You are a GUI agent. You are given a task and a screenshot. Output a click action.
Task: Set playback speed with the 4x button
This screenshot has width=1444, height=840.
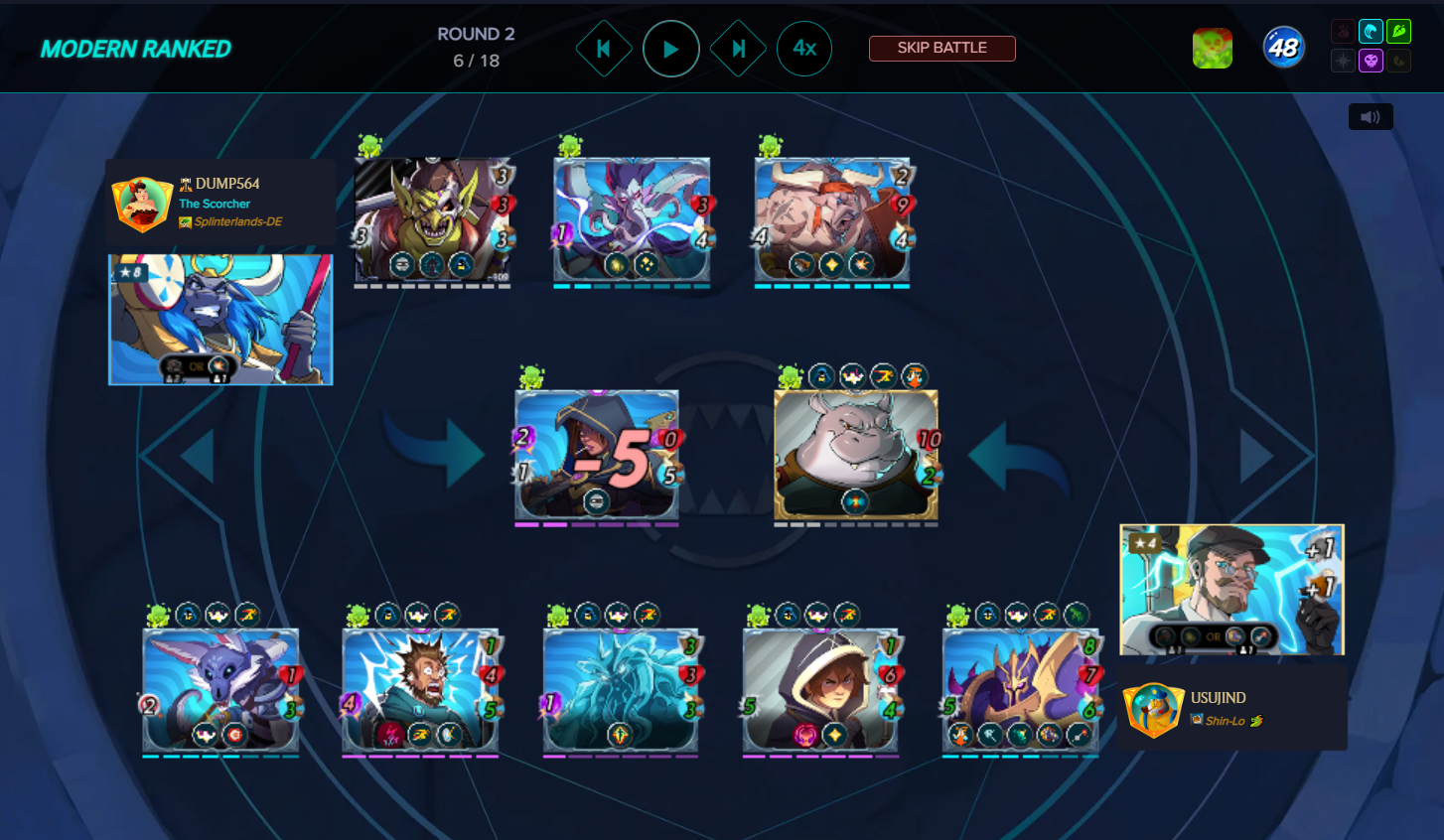pos(804,49)
